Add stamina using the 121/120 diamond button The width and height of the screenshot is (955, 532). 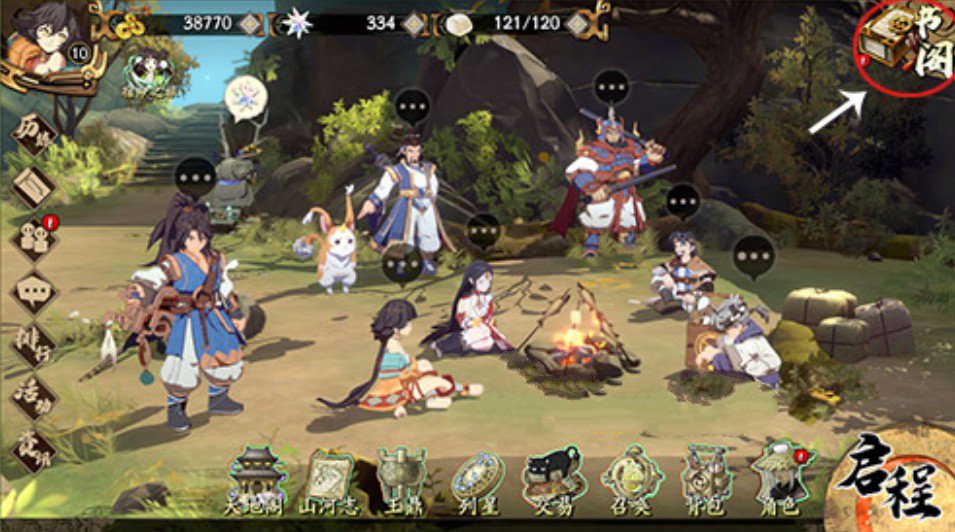tap(569, 22)
